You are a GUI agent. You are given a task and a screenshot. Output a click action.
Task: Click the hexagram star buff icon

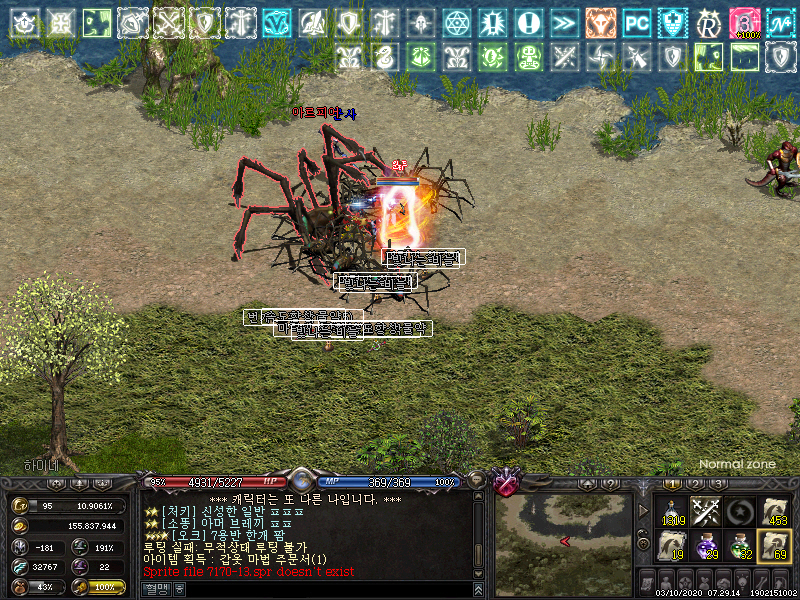pyautogui.click(x=457, y=21)
